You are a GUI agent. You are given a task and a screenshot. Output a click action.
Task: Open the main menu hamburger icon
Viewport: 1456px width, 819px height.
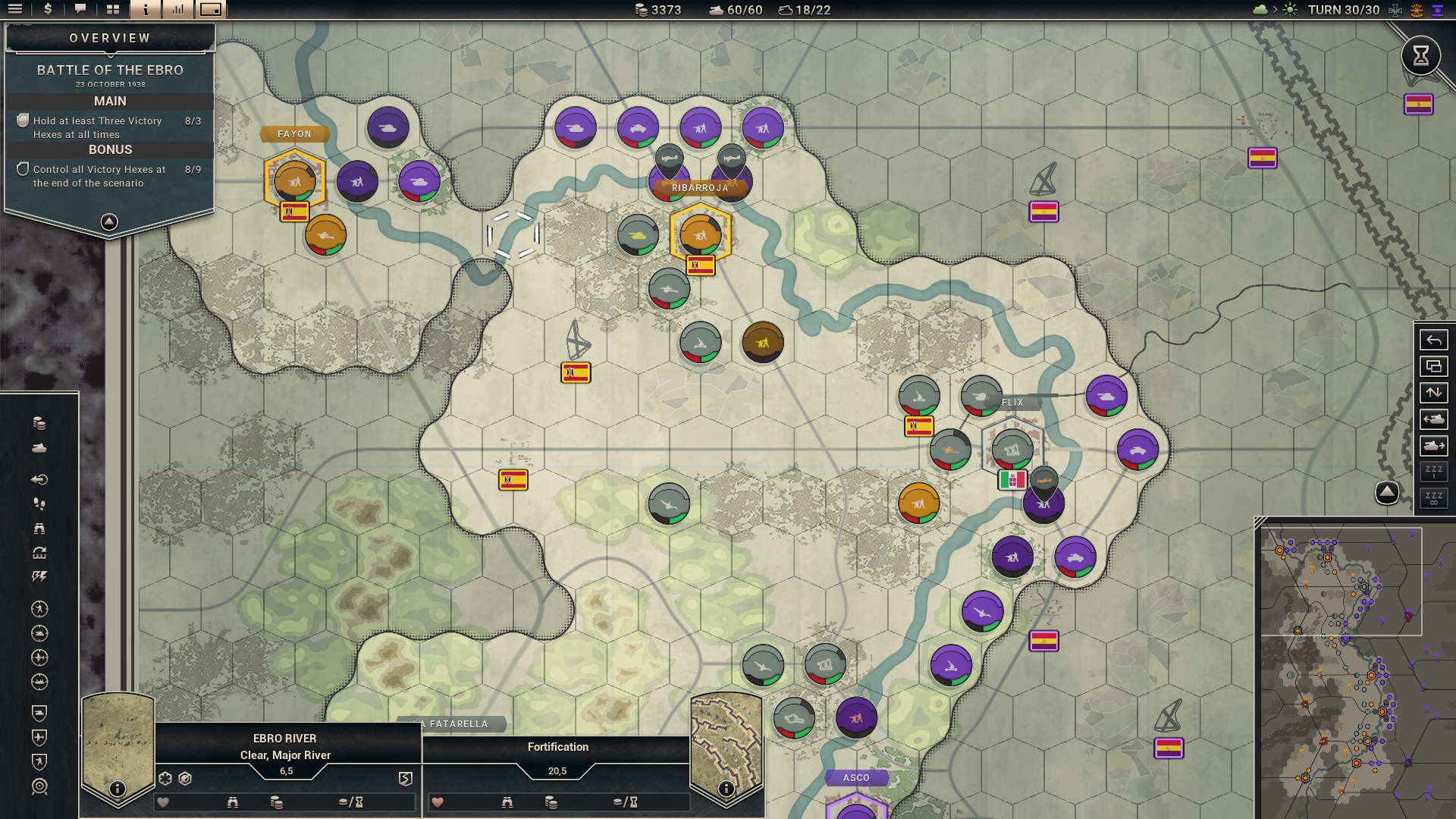(x=15, y=10)
